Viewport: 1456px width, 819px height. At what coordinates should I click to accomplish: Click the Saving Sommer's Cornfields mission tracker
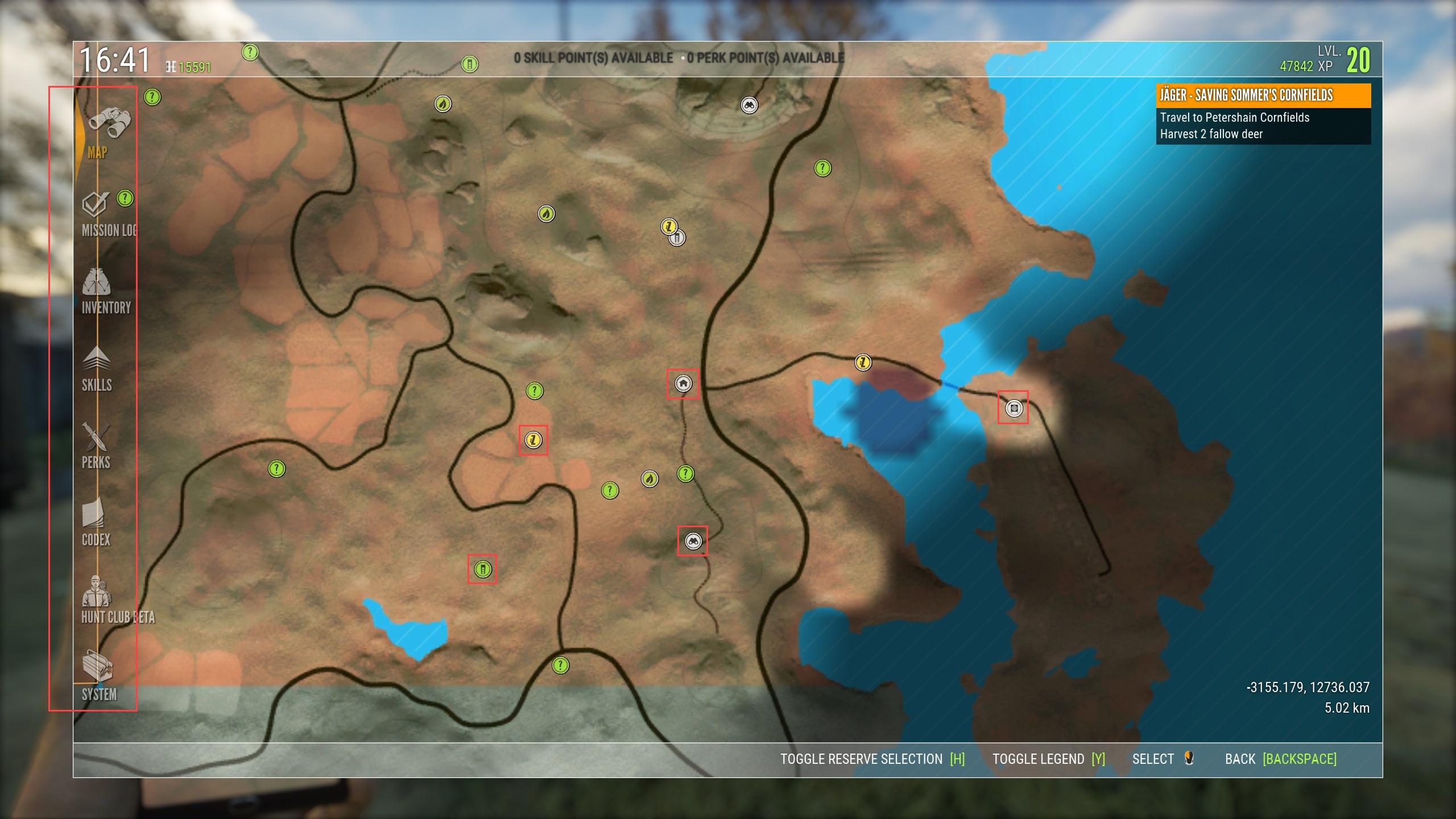pyautogui.click(x=1264, y=114)
